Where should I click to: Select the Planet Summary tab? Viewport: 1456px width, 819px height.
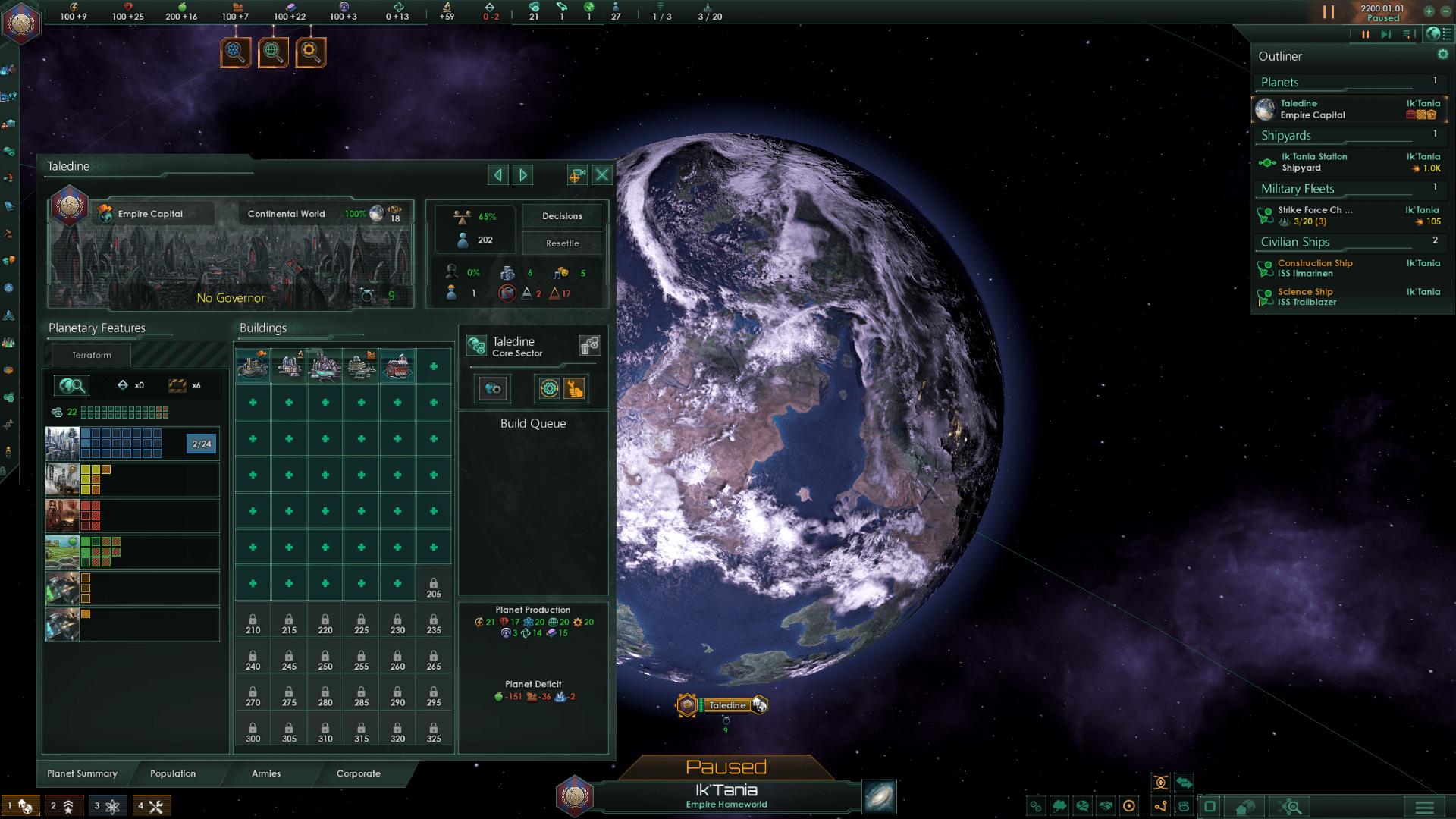coord(82,773)
